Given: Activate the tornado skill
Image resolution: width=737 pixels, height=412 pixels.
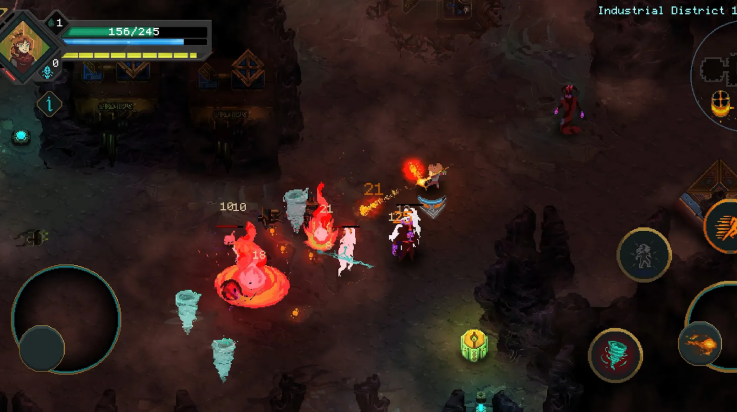Looking at the screenshot, I should click(615, 354).
